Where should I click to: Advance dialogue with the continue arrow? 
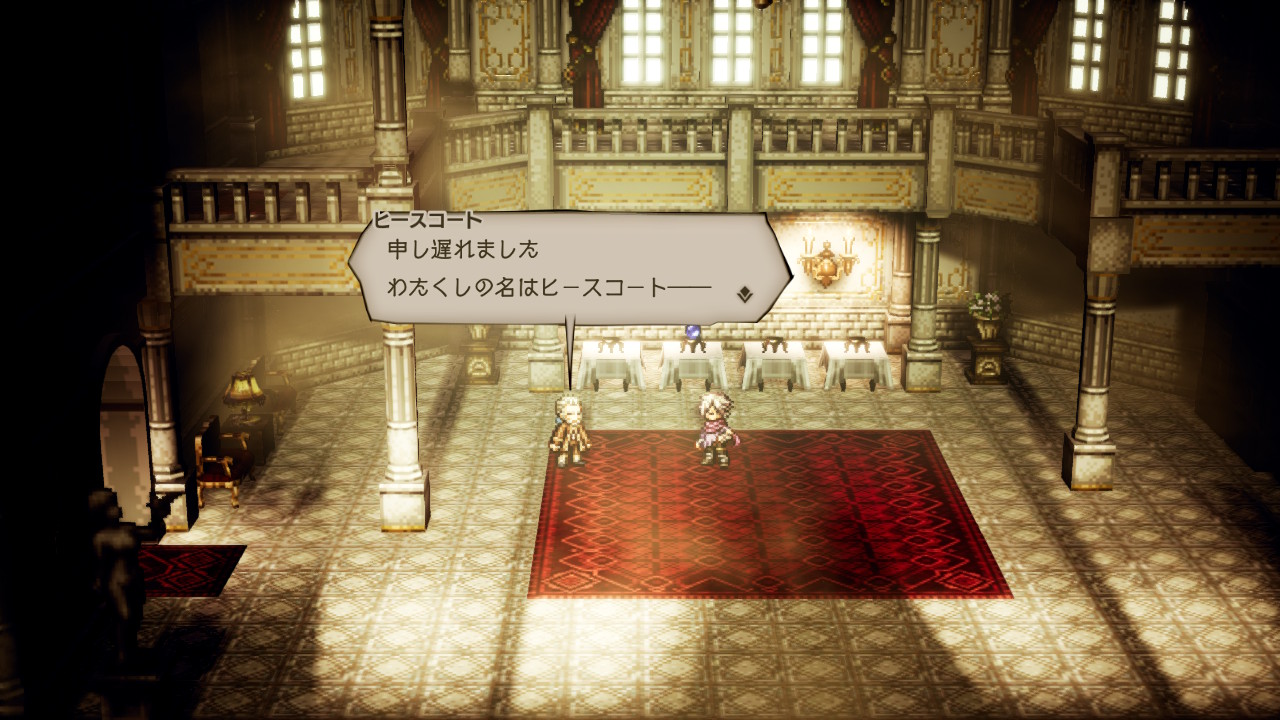pos(745,294)
